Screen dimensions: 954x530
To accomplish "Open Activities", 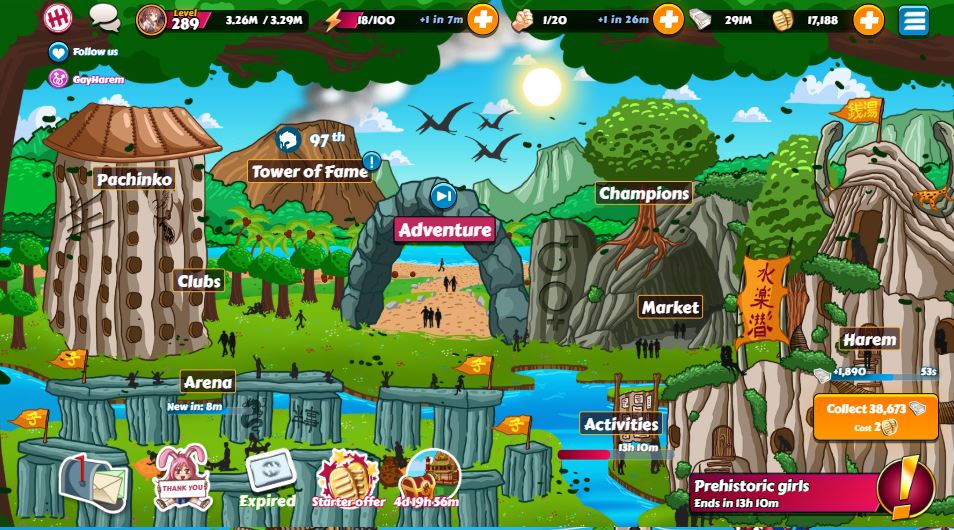I will tap(621, 424).
